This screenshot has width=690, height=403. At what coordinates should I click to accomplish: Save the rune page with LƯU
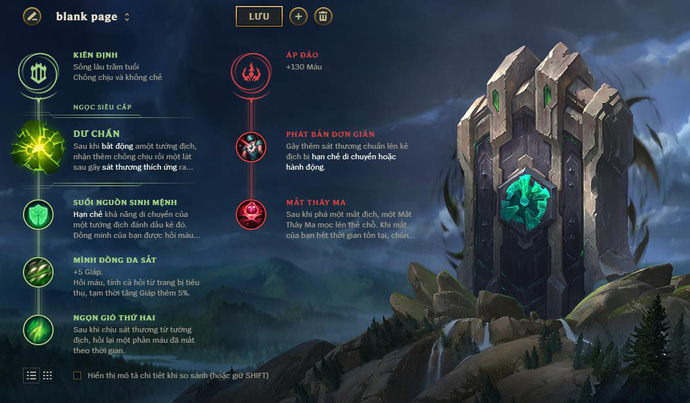point(259,16)
